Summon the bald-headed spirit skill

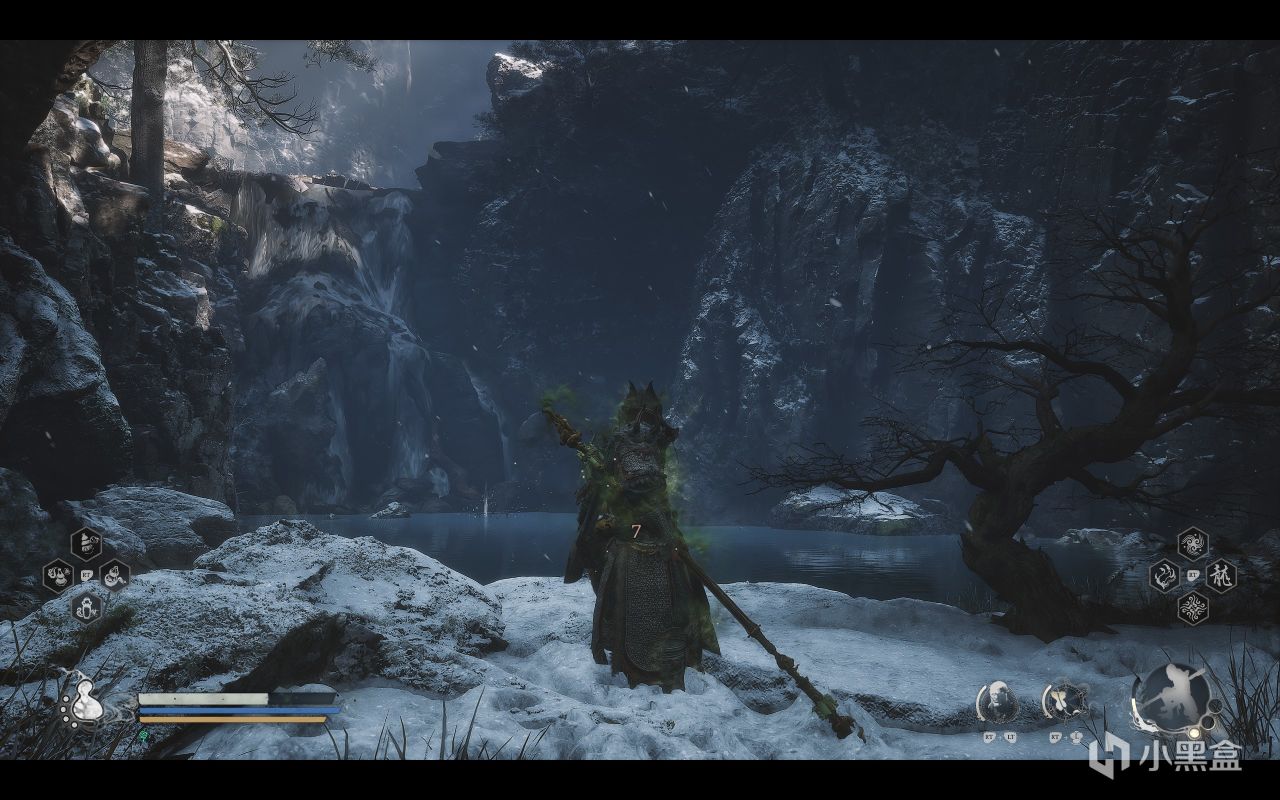pos(998,703)
